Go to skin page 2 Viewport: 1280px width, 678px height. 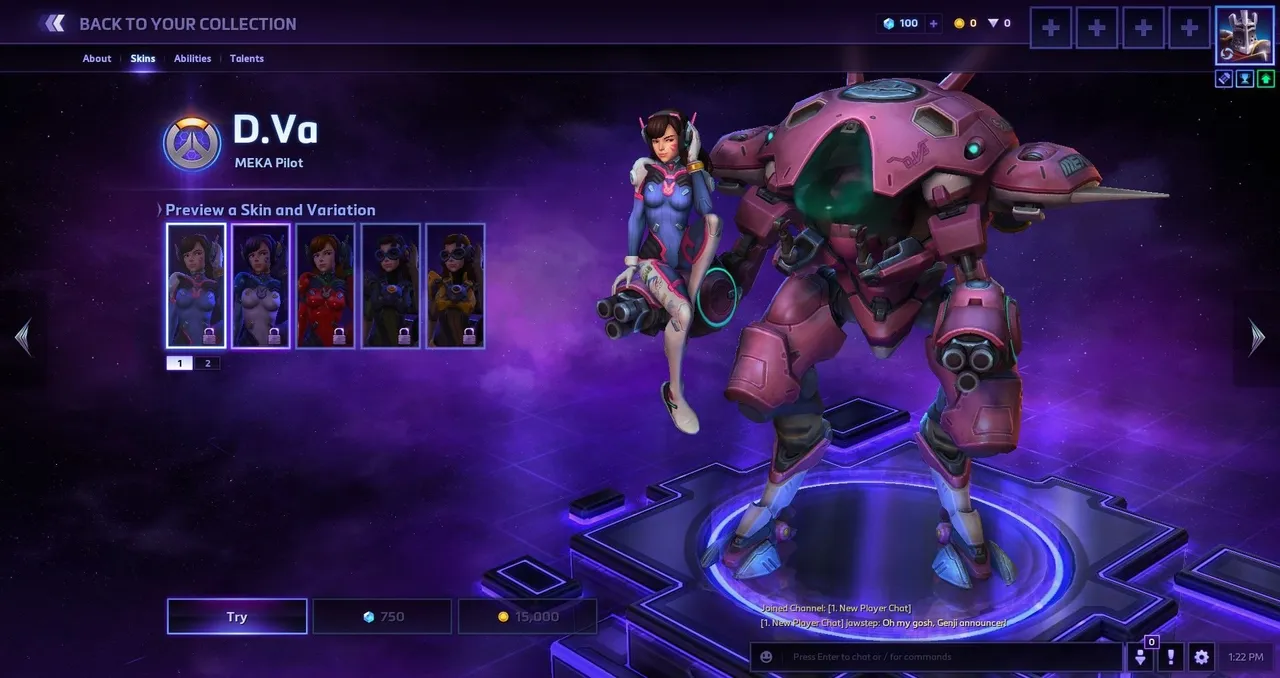click(x=208, y=363)
